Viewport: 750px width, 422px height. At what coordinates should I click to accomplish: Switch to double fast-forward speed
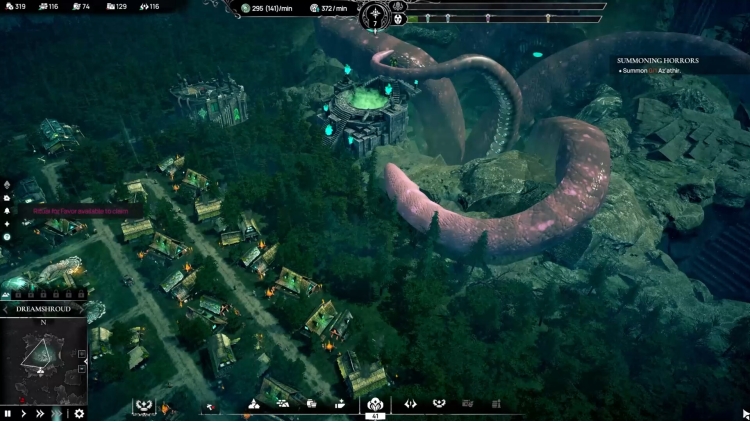coord(40,413)
